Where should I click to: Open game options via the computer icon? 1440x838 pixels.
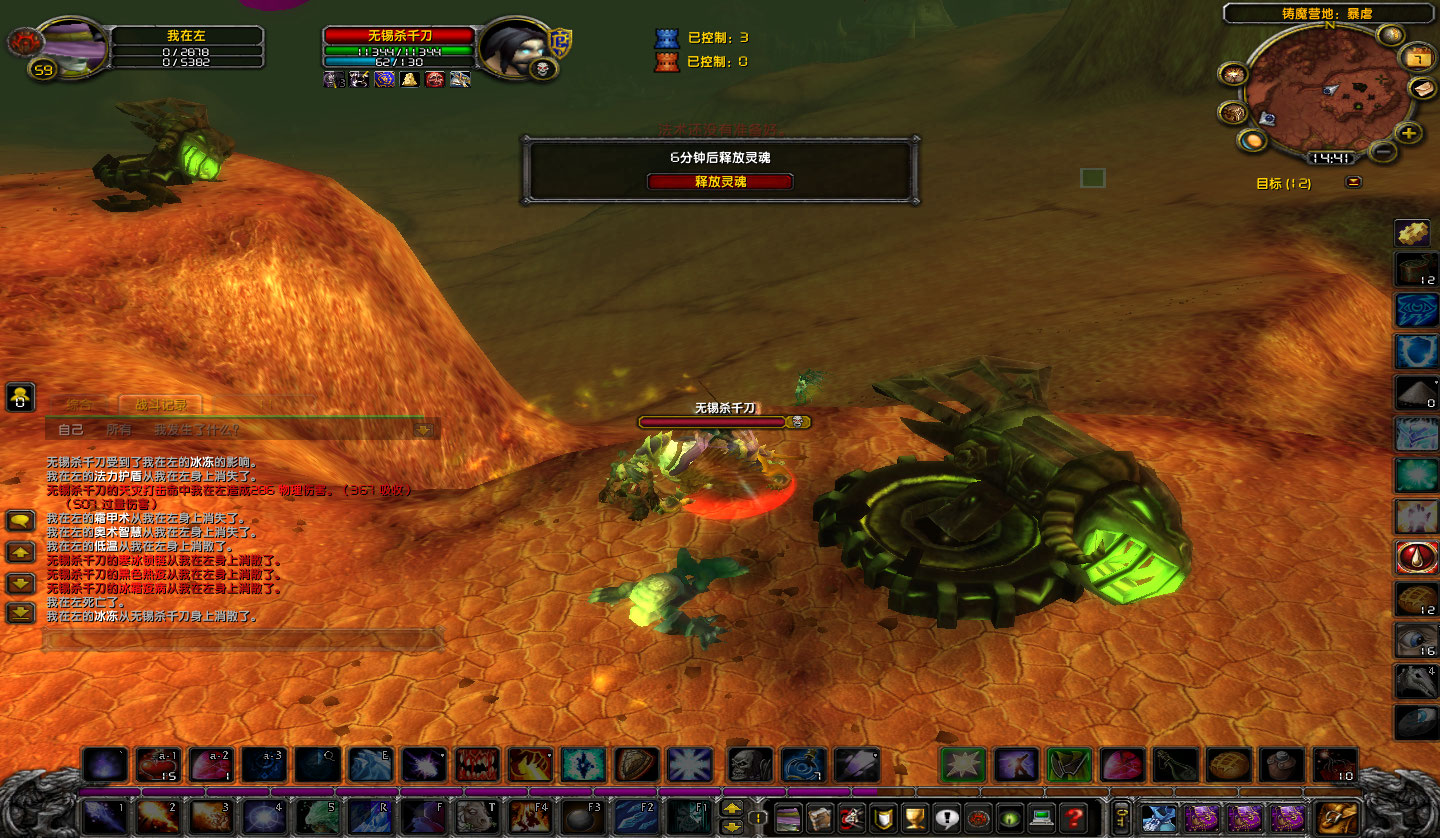(x=1042, y=818)
